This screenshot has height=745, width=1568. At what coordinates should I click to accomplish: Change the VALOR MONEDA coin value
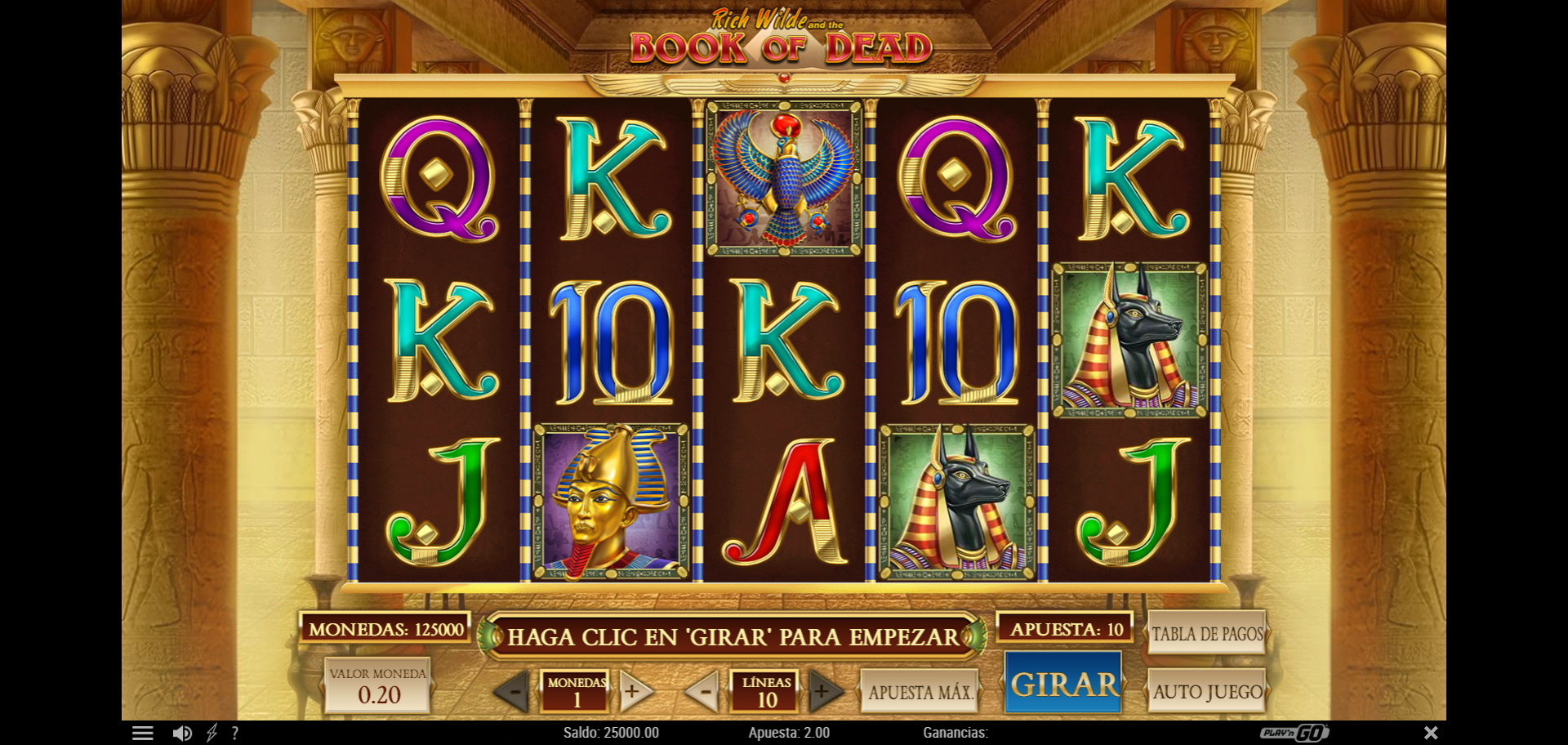(377, 686)
